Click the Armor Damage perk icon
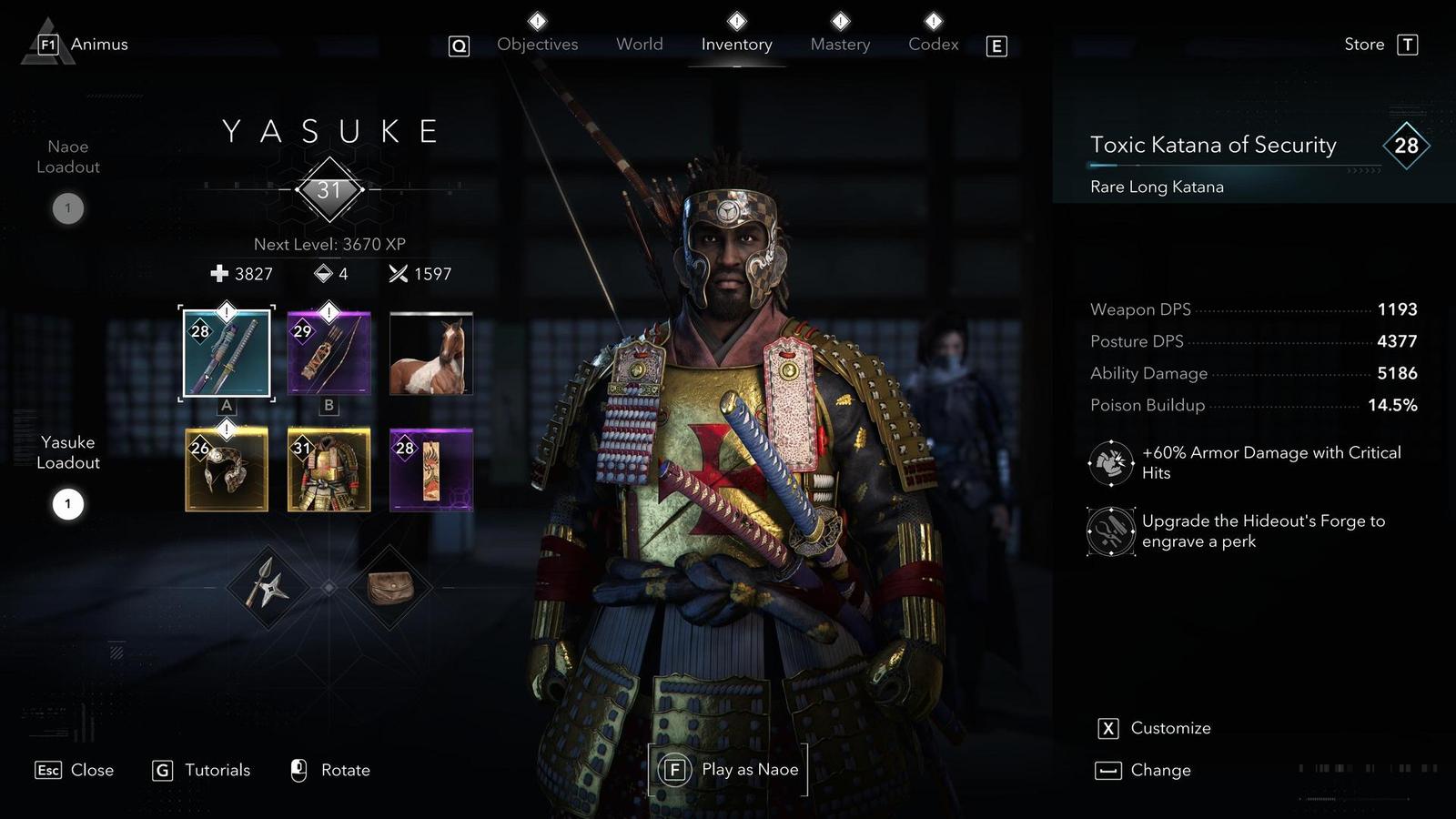The height and width of the screenshot is (819, 1456). pyautogui.click(x=1109, y=462)
